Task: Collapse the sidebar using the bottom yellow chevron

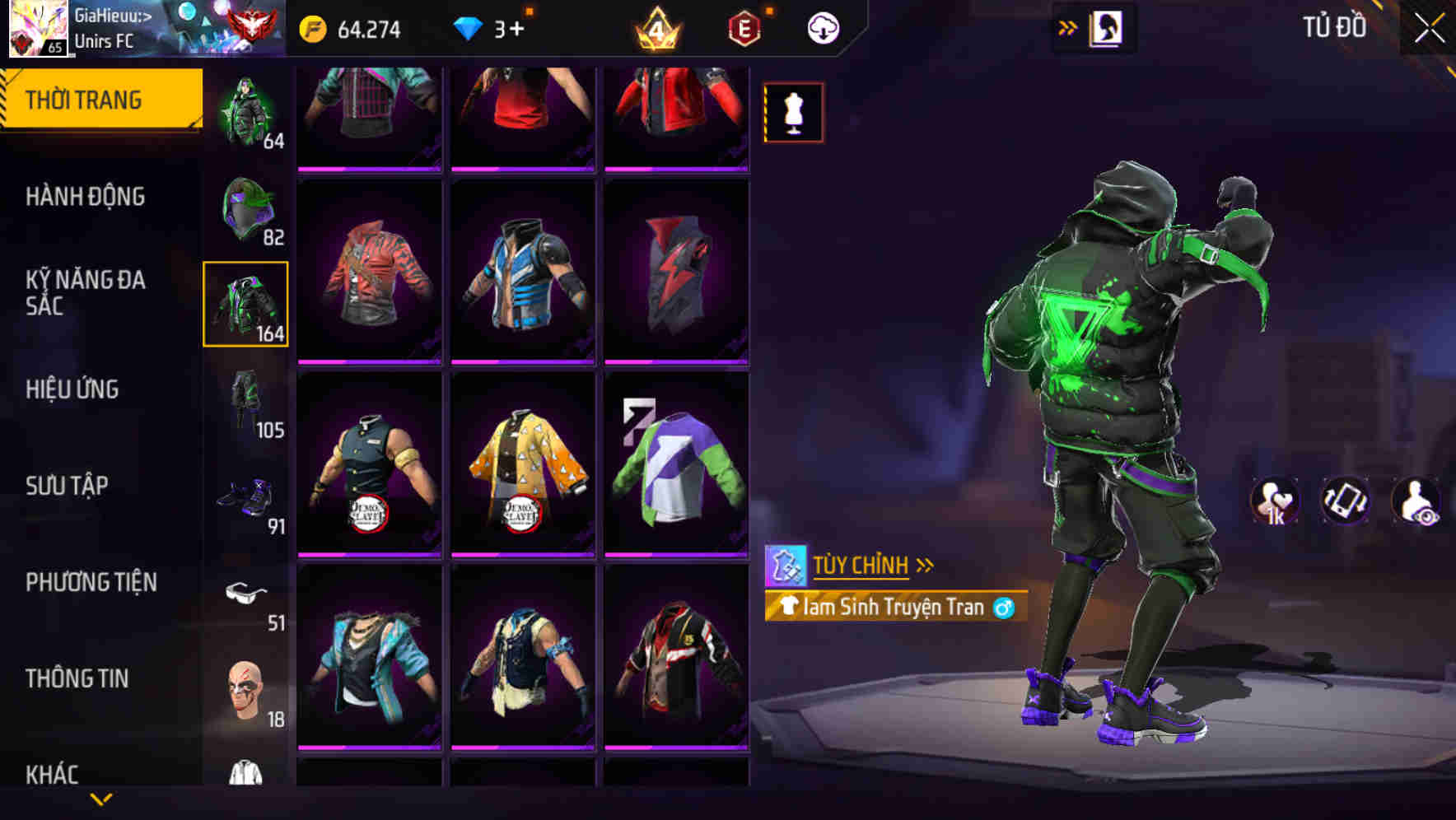Action: (x=101, y=800)
